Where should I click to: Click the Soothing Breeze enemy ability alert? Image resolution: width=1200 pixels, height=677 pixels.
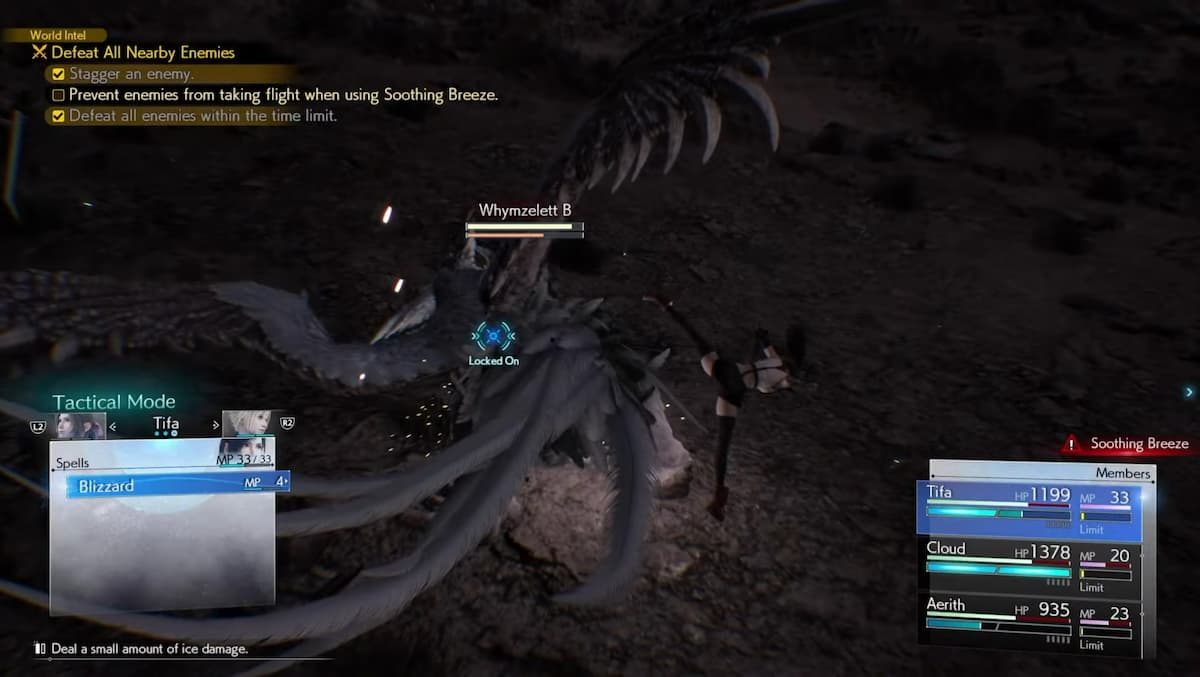[1128, 444]
